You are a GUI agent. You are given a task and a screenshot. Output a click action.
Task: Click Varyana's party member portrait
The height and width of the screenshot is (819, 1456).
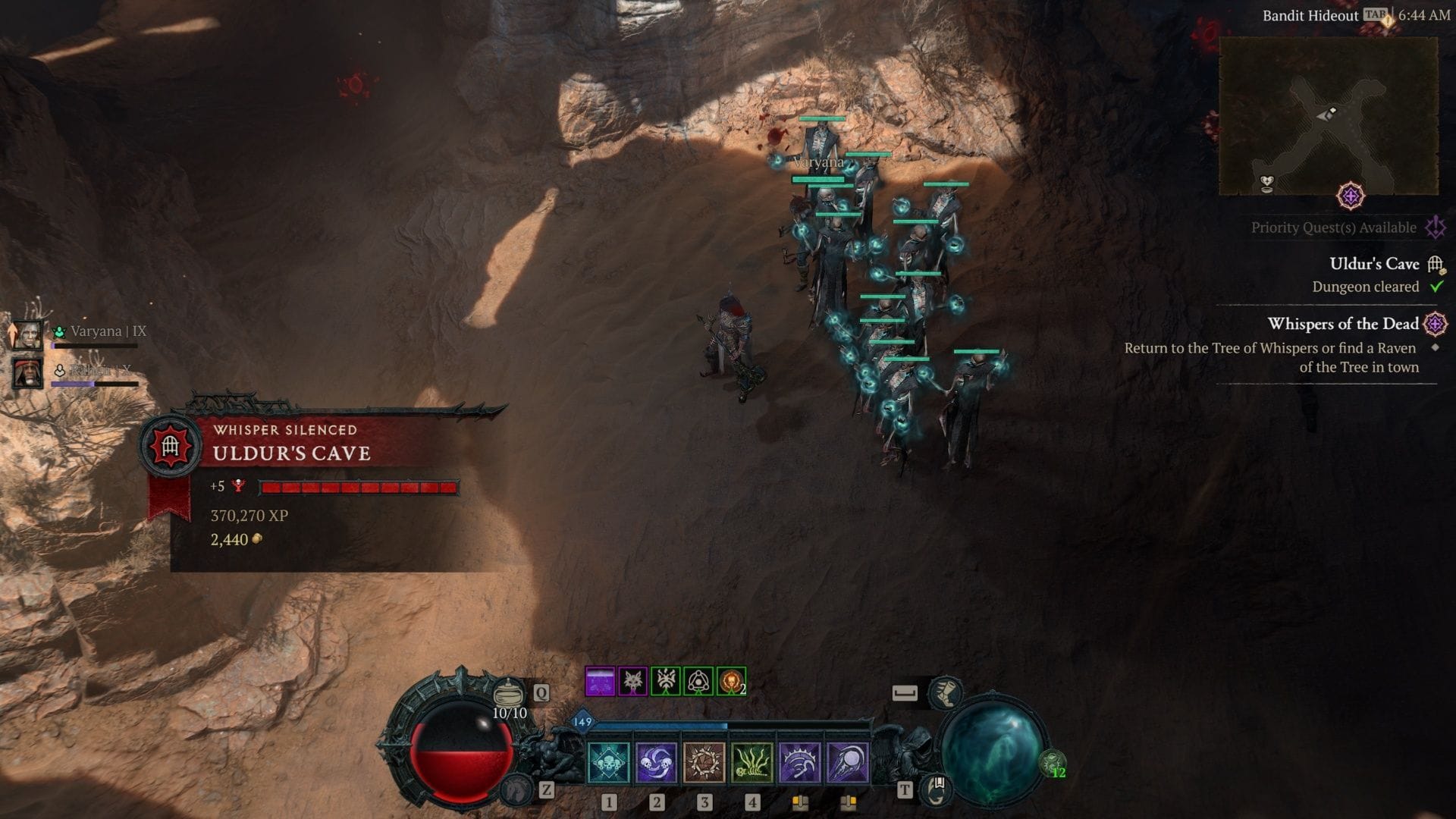28,336
